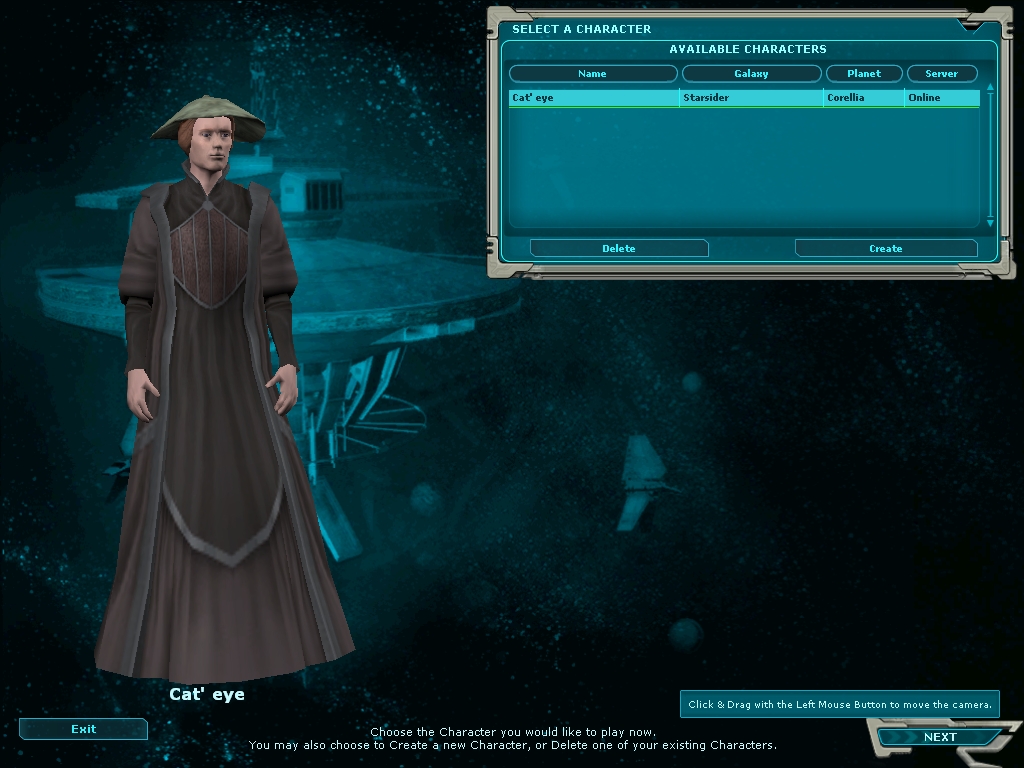Click the character list scroll-up arrow
Image resolution: width=1024 pixels, height=768 pixels.
click(990, 88)
